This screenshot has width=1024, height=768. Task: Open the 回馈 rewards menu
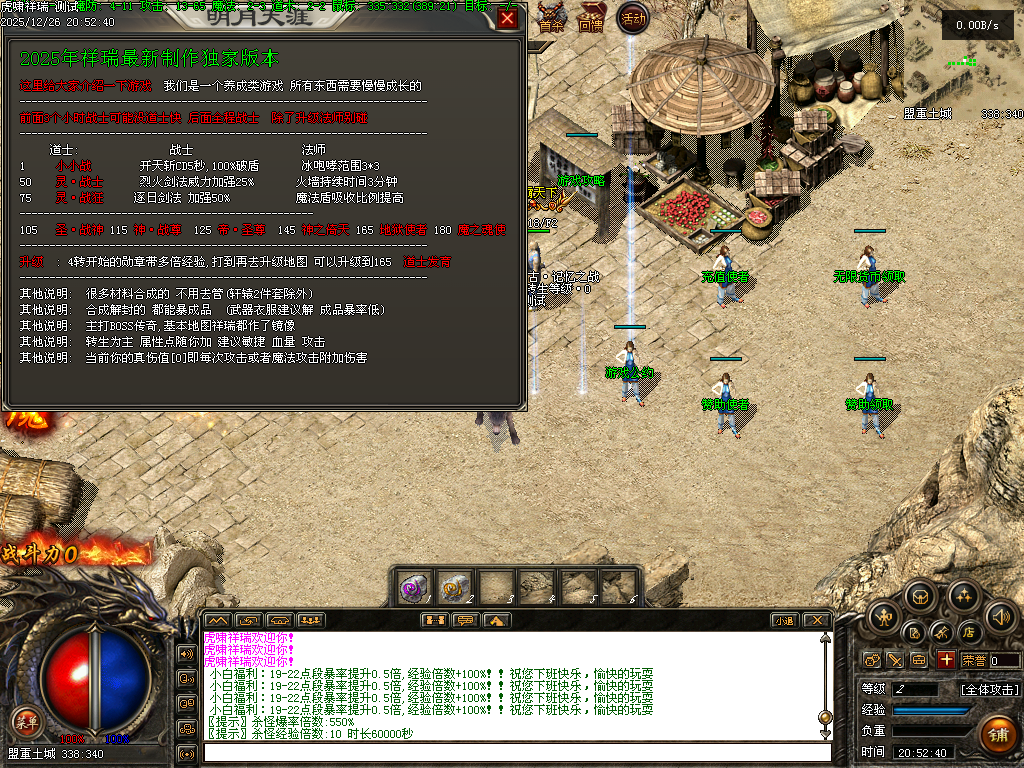coord(591,22)
